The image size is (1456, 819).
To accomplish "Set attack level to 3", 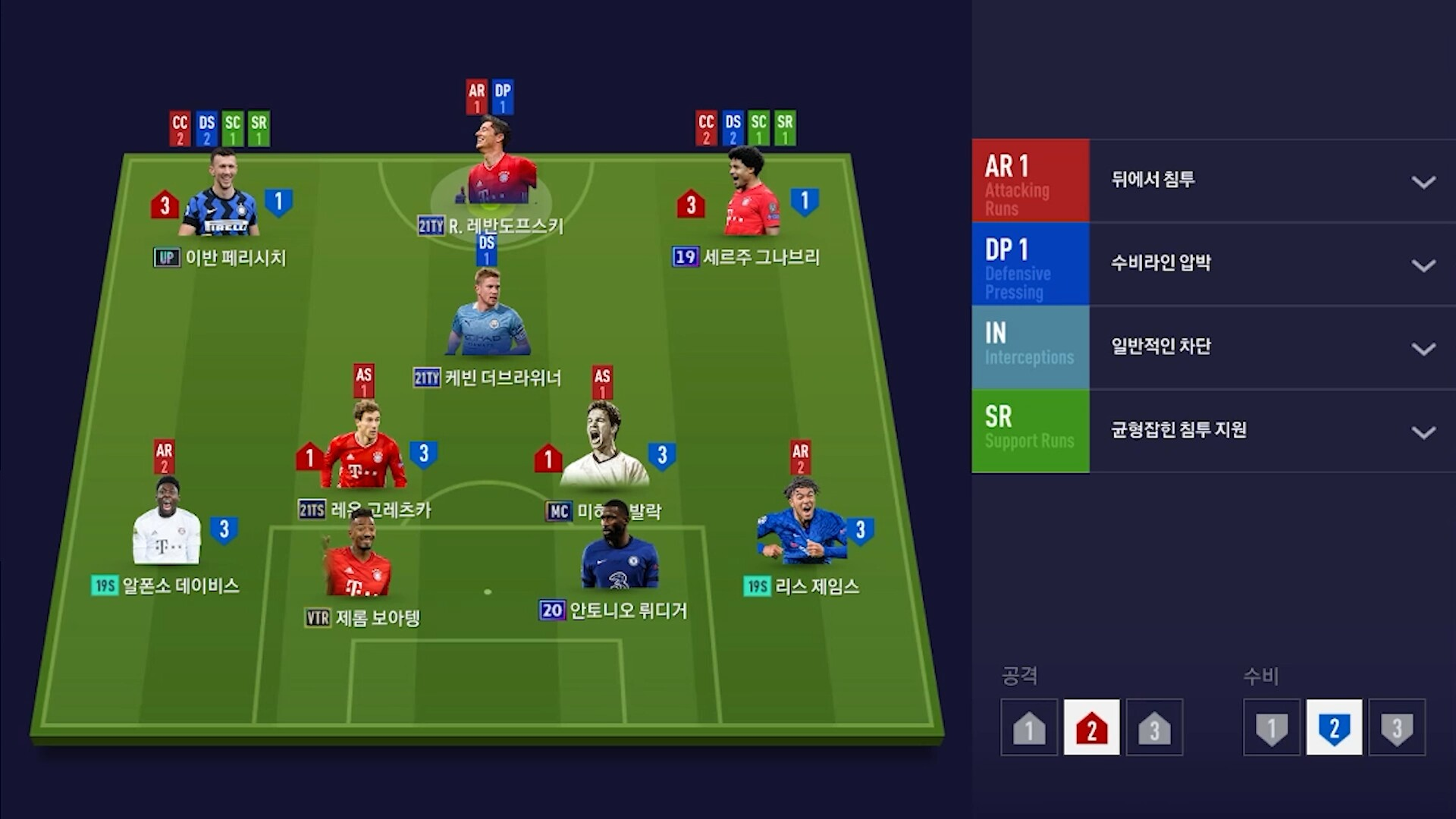I will click(x=1154, y=728).
